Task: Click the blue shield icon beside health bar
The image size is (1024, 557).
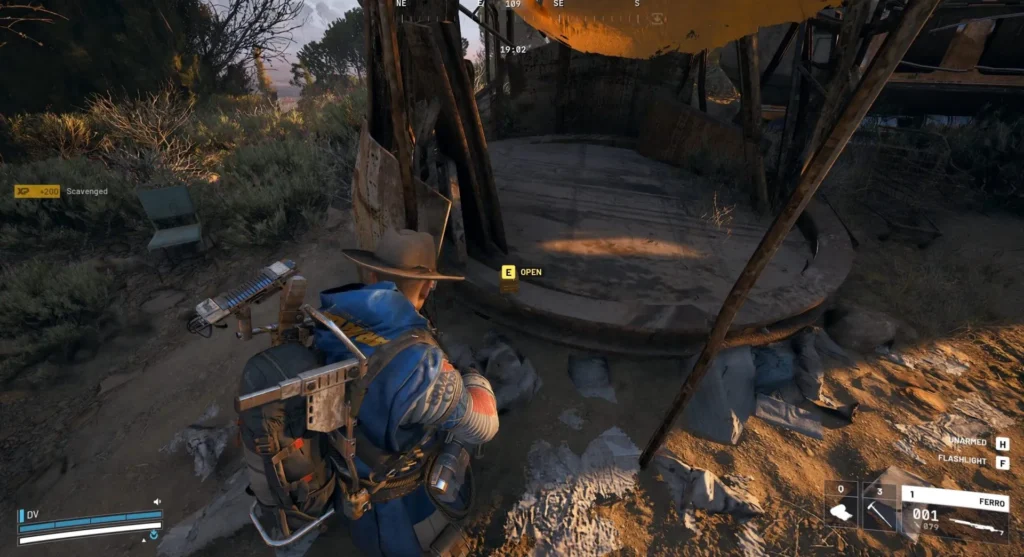Action: point(155,535)
